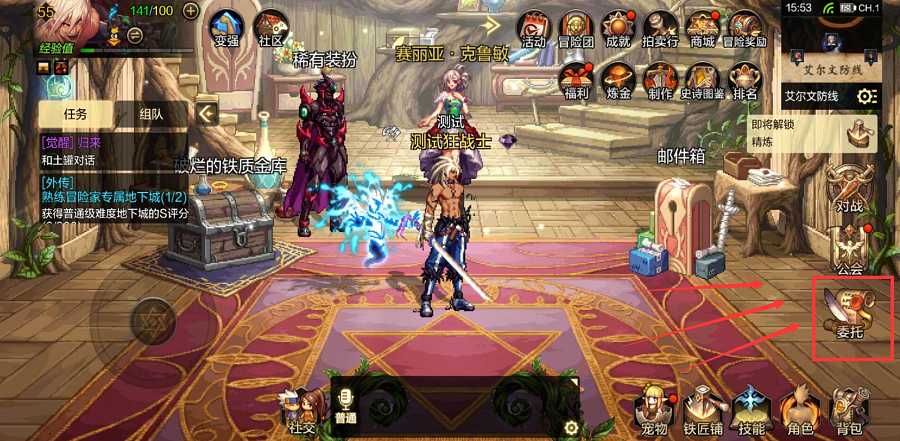Open the 社交 social menu
This screenshot has width=900, height=441.
(301, 410)
